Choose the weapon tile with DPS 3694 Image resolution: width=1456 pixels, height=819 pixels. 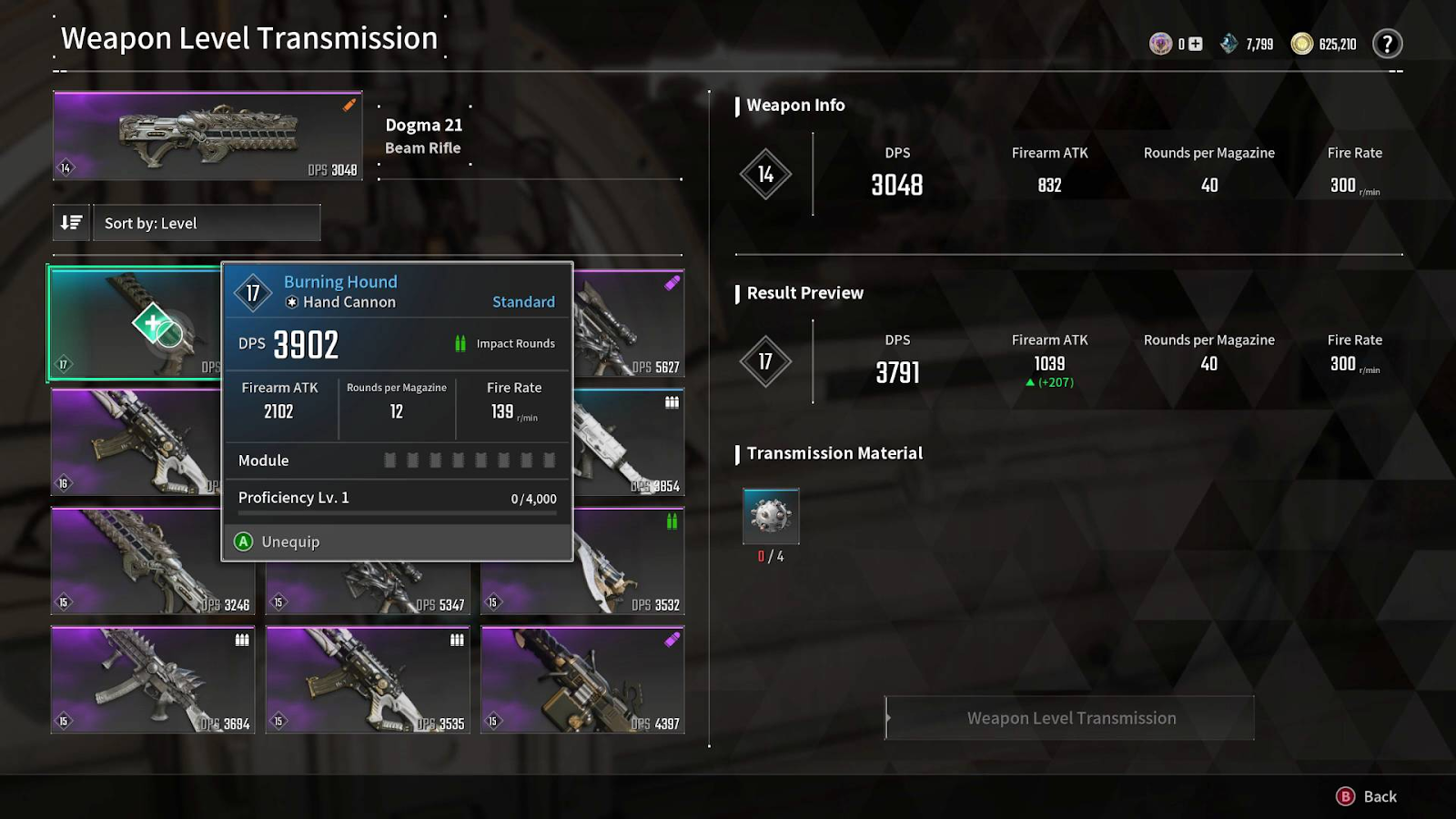(153, 680)
